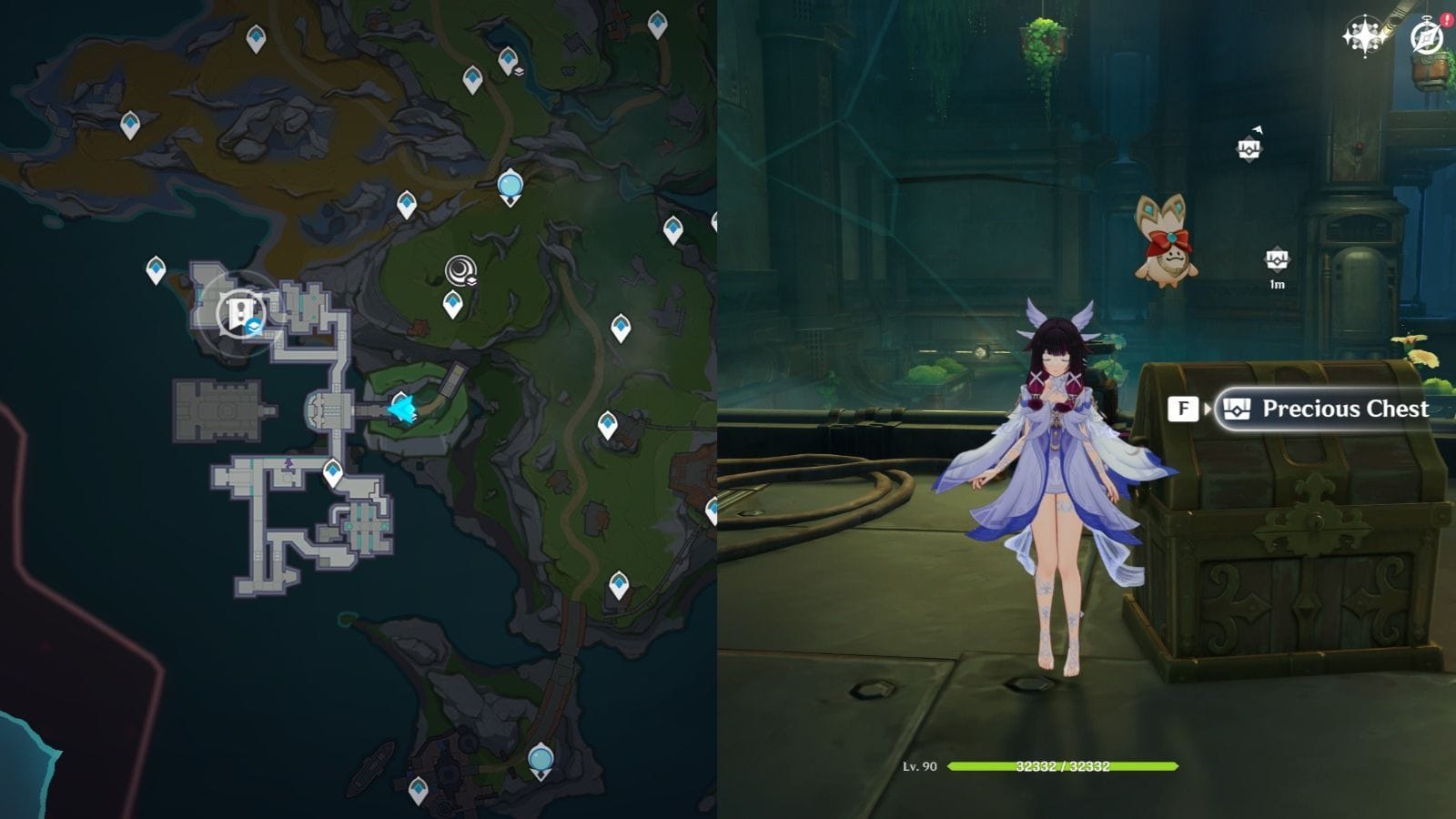Viewport: 1456px width, 819px height.
Task: Click the chest tracker icon marked 1m
Action: coord(1278,259)
